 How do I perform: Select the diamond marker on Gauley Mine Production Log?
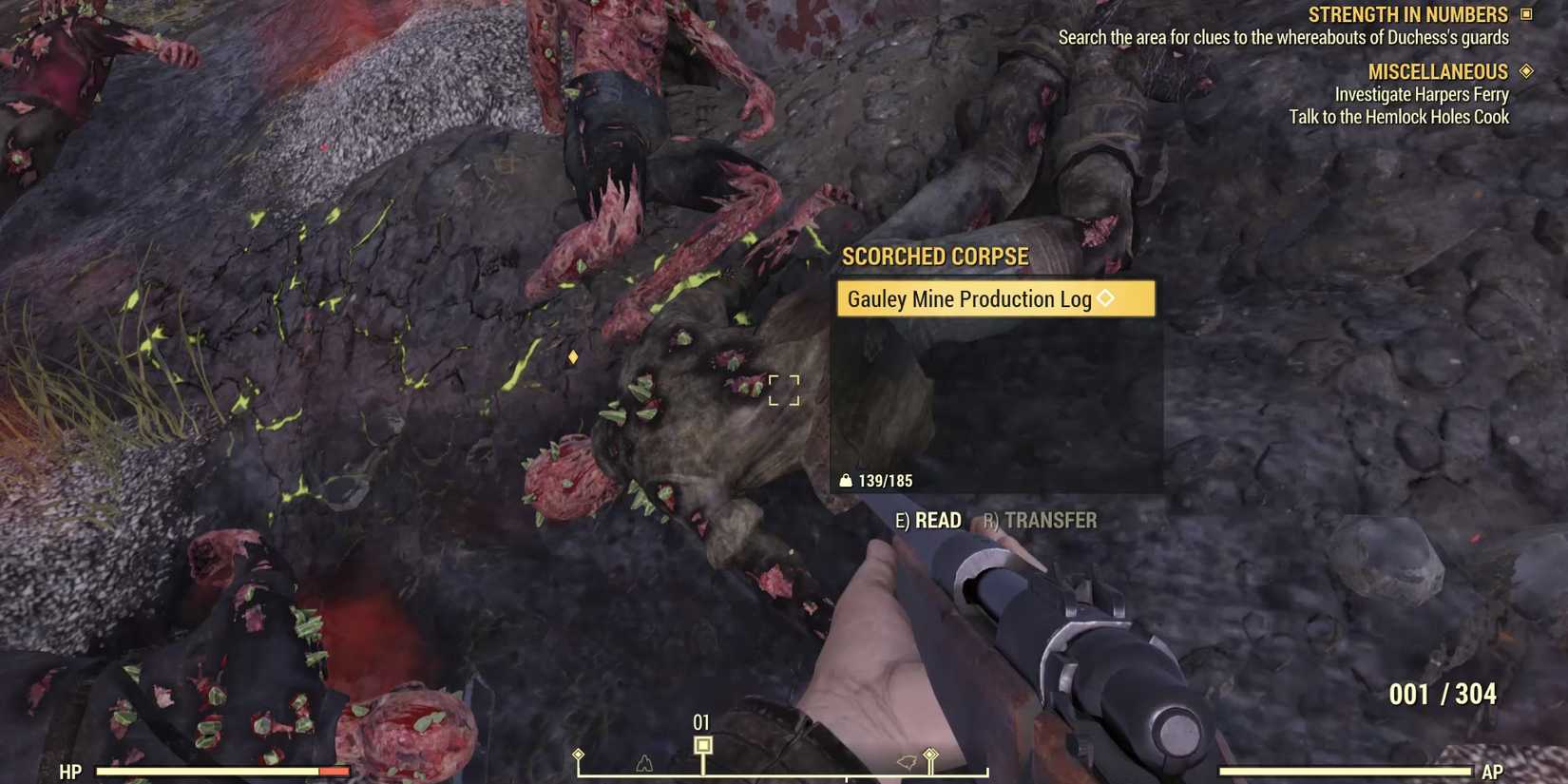click(1104, 297)
